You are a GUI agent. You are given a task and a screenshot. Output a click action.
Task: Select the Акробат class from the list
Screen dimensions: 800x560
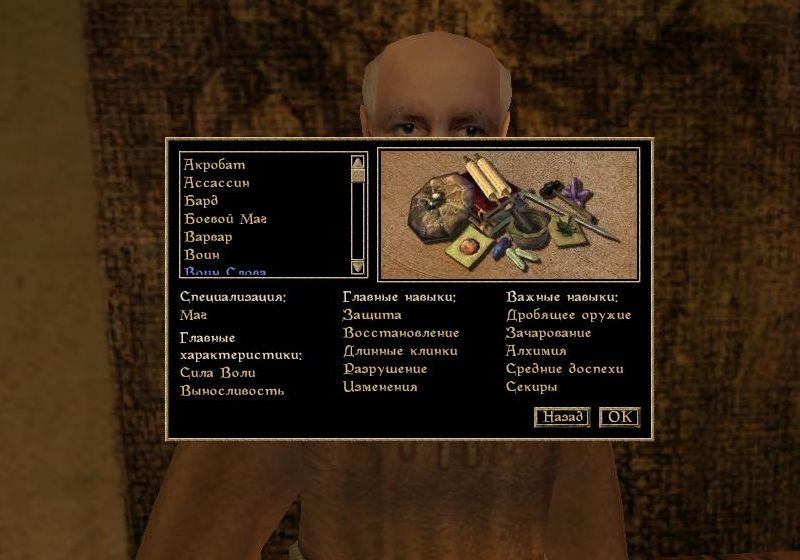[214, 165]
